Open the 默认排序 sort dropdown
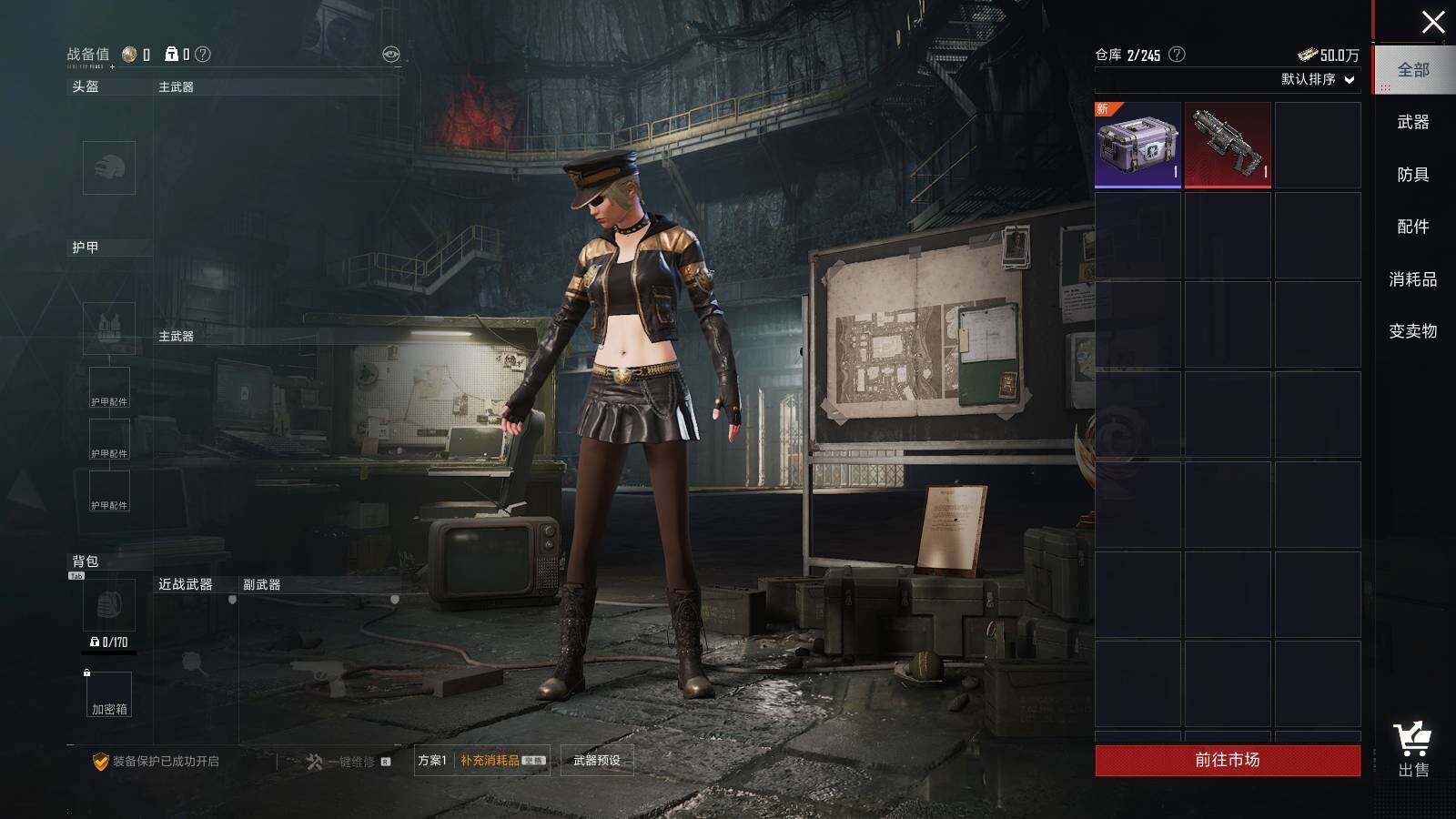Screen dimensions: 1456x819 (1318, 79)
